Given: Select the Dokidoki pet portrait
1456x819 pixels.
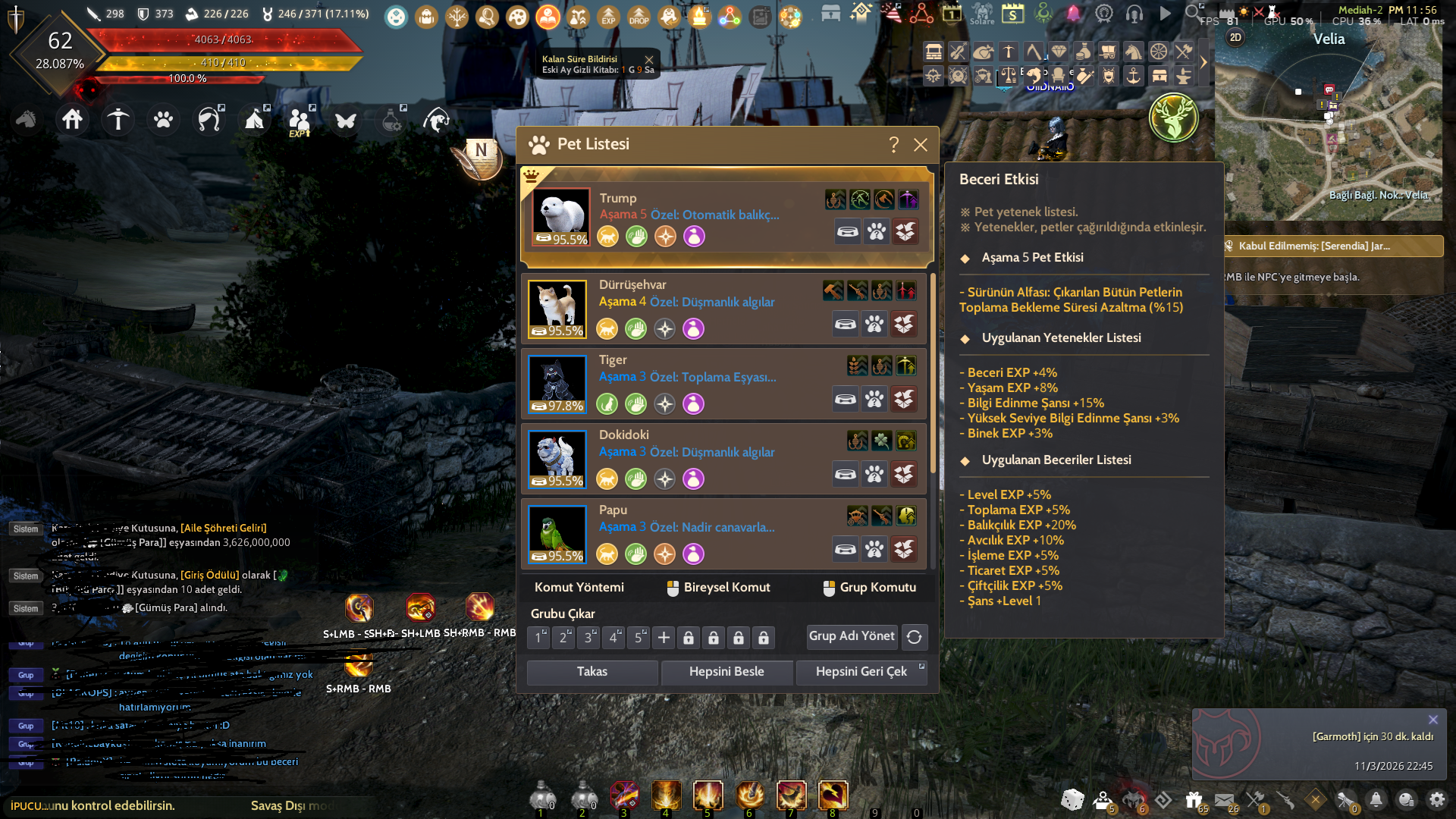Looking at the screenshot, I should [x=557, y=459].
